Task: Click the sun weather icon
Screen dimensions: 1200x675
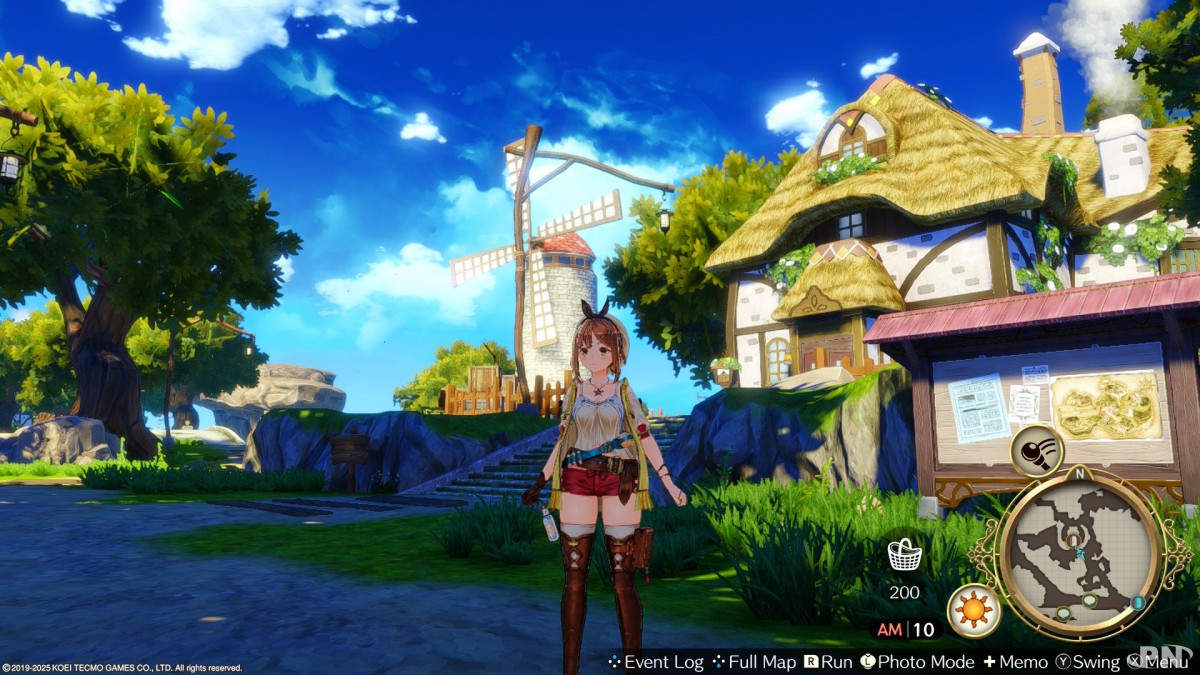Action: coord(973,611)
